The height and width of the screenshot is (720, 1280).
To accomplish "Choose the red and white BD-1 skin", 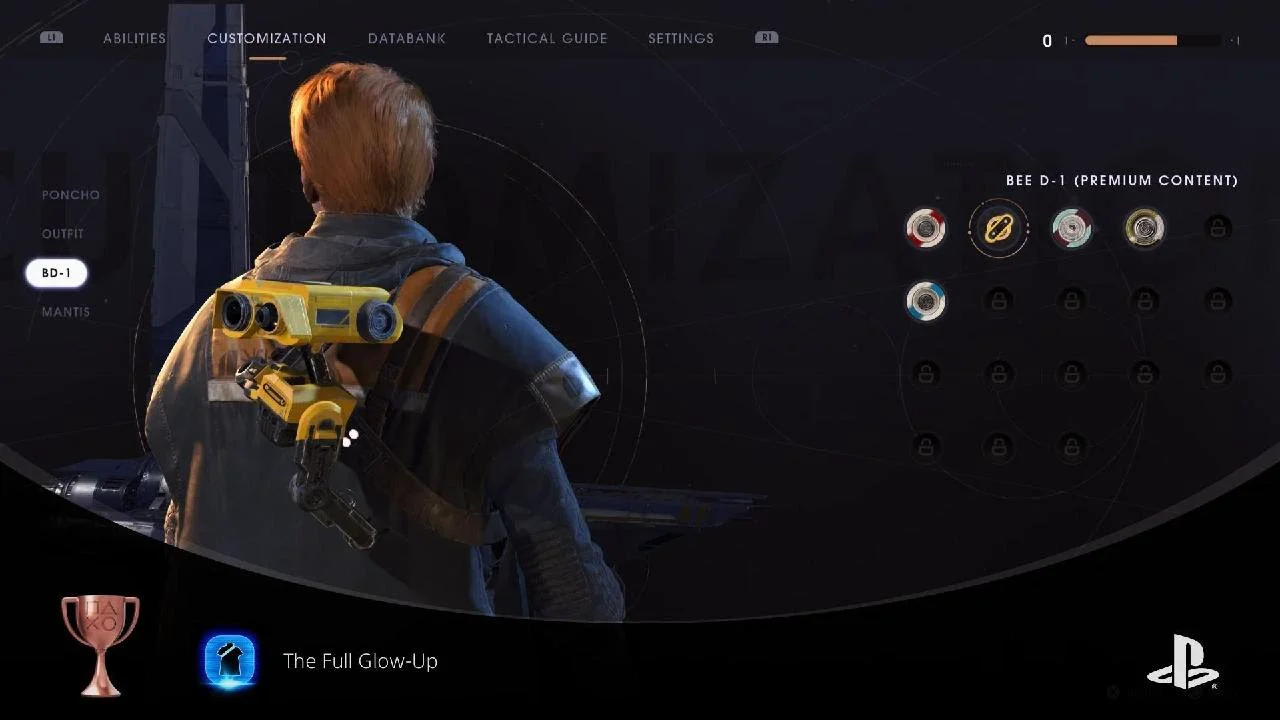I will pos(925,228).
